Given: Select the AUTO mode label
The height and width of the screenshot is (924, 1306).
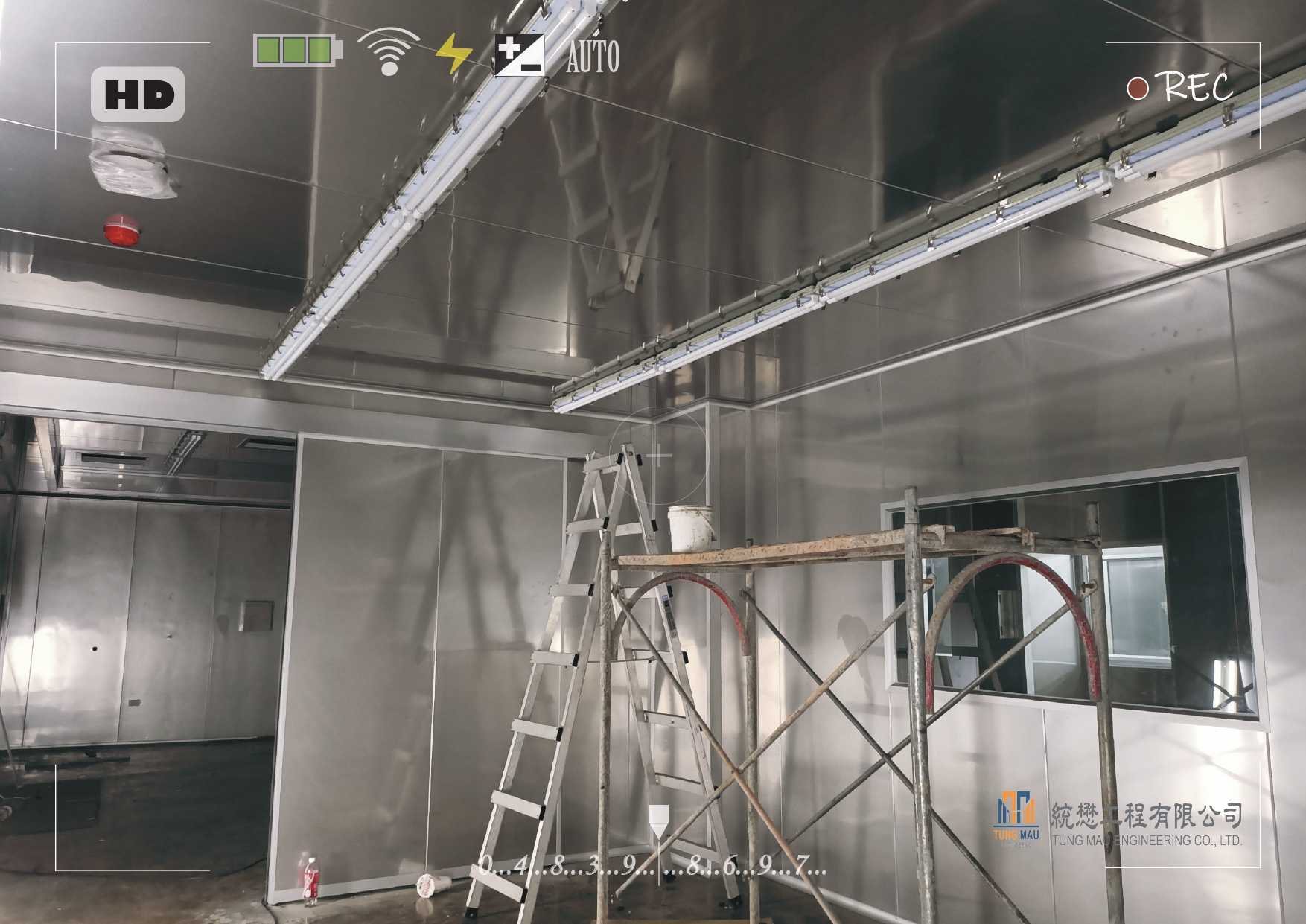Looking at the screenshot, I should (593, 57).
